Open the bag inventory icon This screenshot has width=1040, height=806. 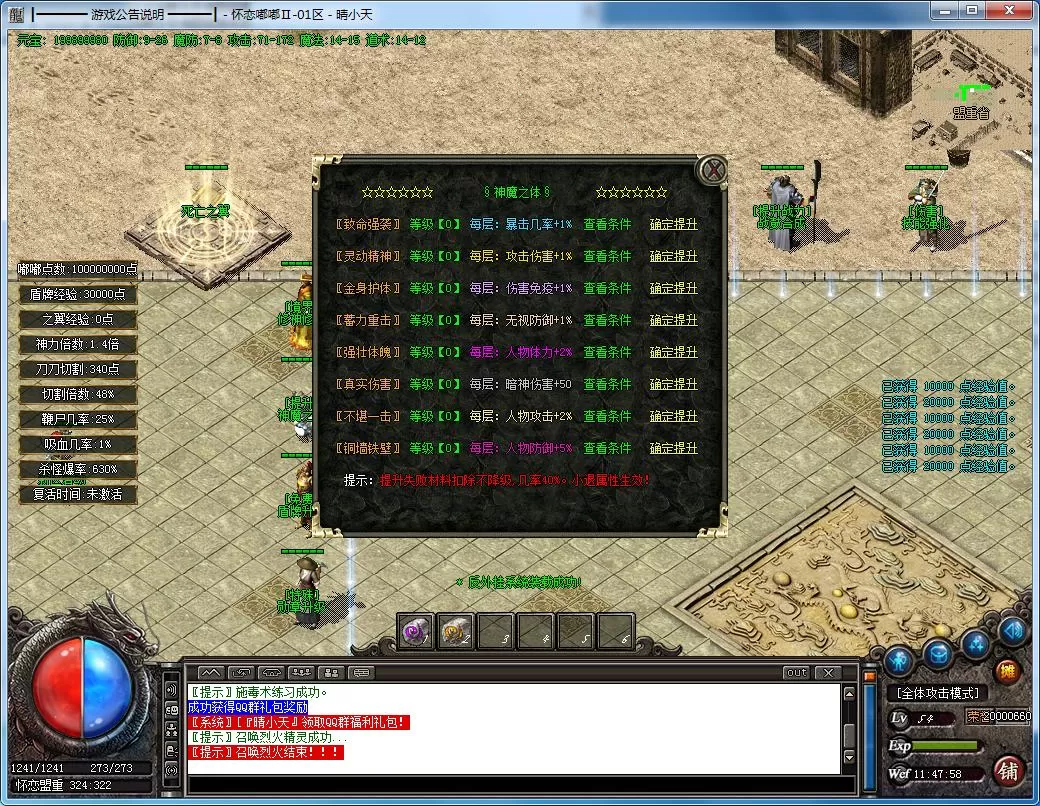[937, 655]
